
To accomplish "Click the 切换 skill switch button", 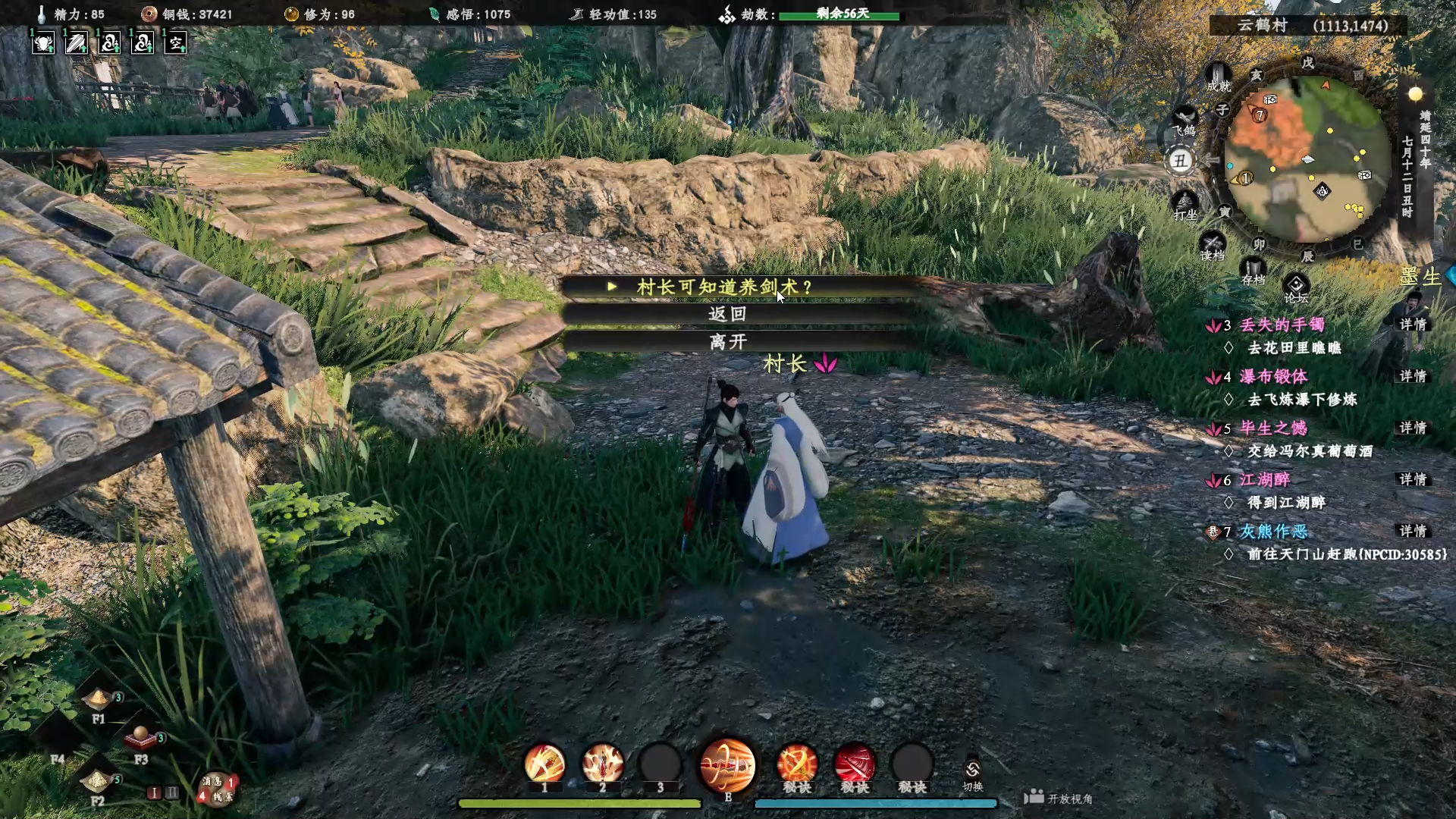I will click(x=972, y=774).
